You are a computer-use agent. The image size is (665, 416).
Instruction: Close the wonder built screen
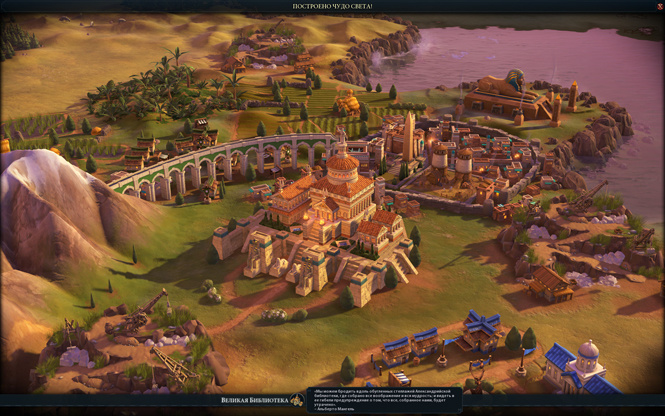pos(655,6)
